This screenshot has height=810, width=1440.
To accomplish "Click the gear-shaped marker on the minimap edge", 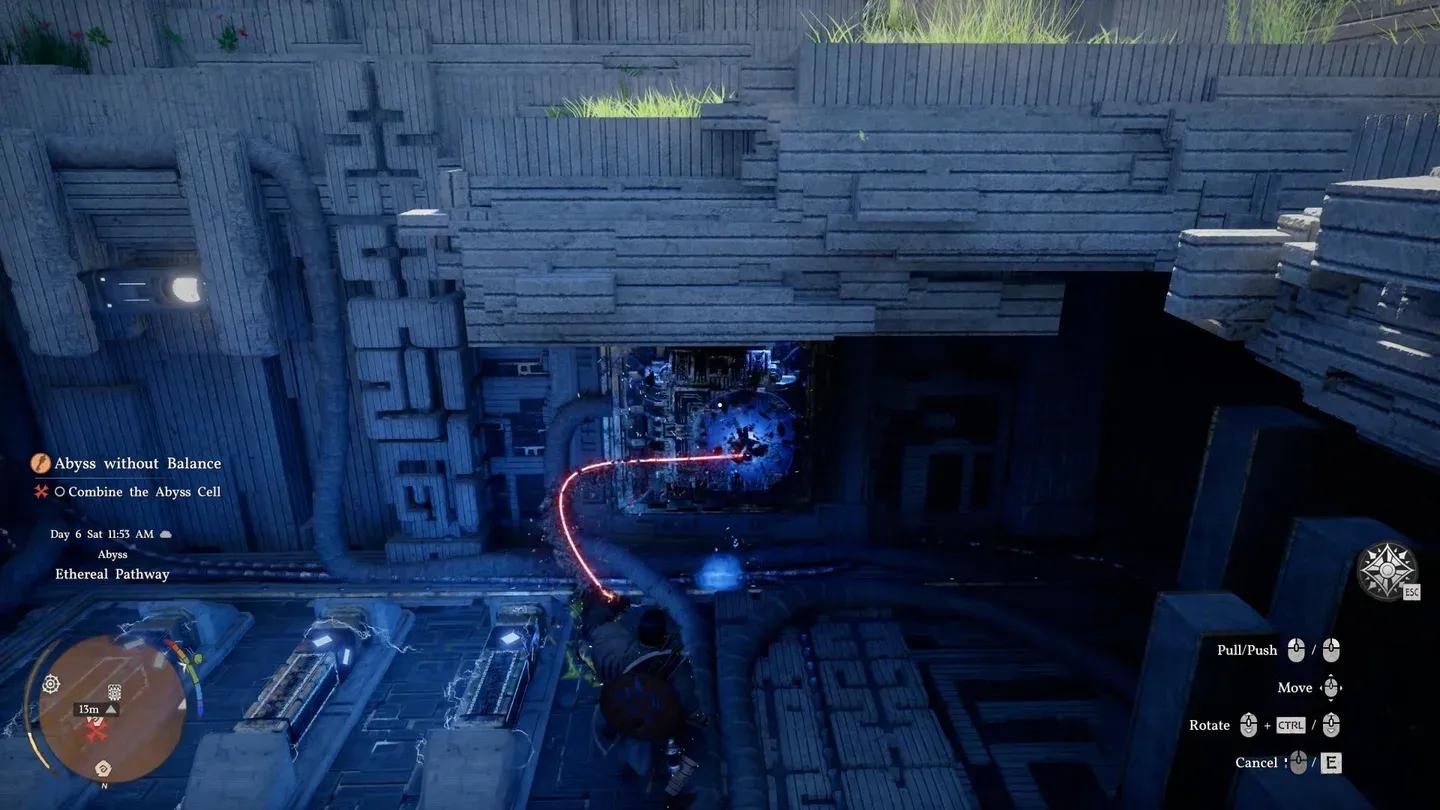I will (x=51, y=684).
